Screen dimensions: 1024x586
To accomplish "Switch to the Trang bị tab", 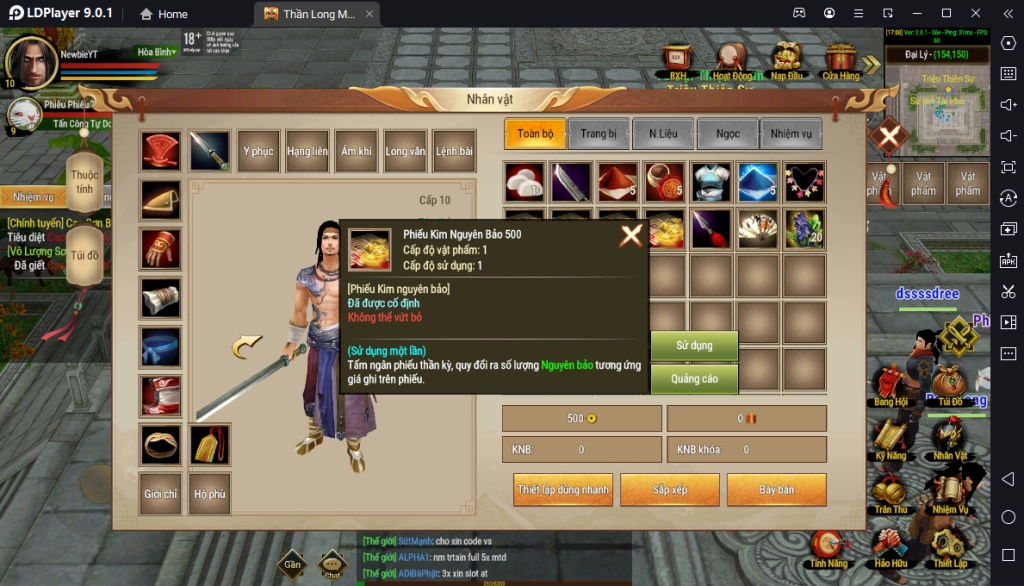I will tap(598, 134).
